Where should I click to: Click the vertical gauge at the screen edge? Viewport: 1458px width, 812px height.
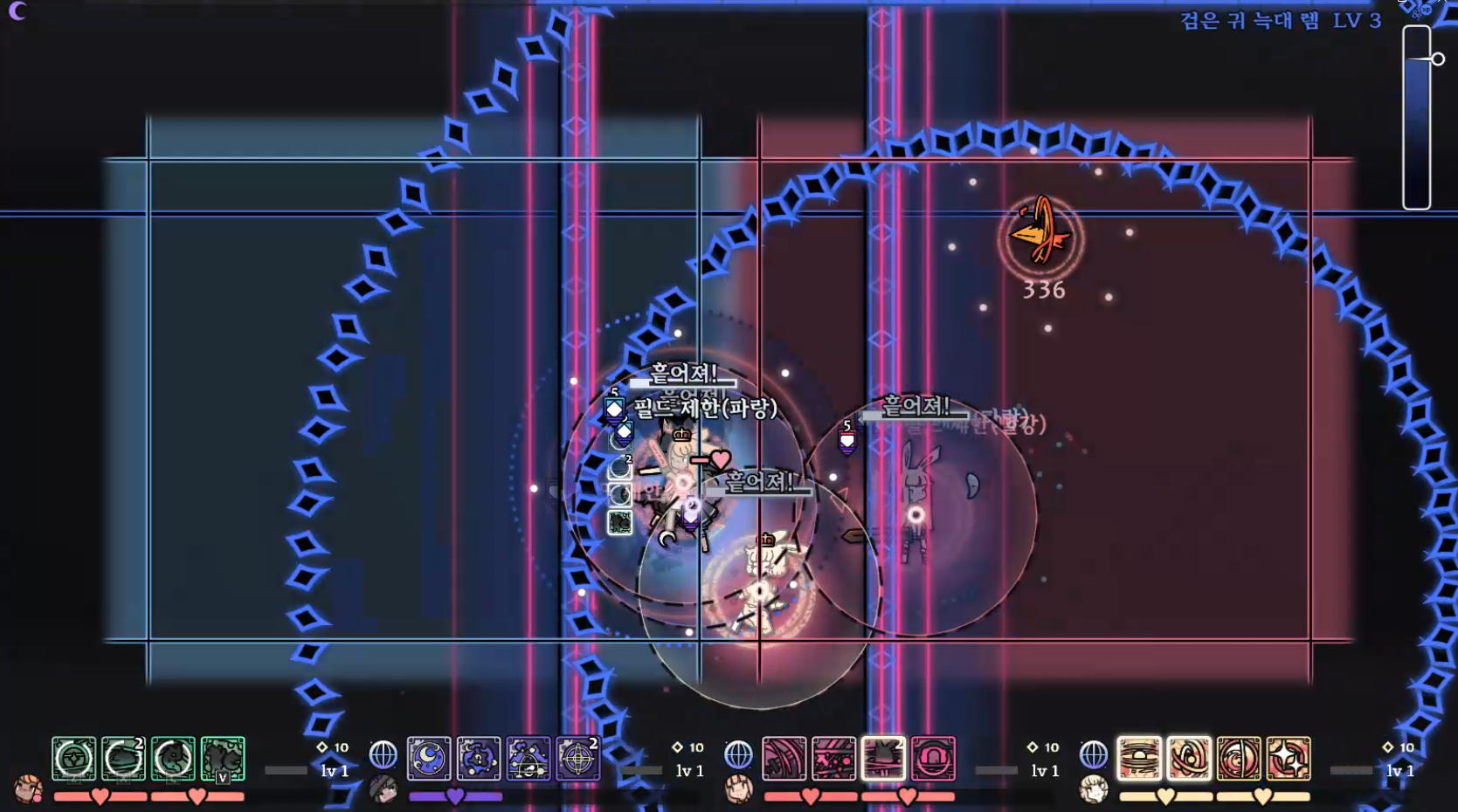coord(1416,118)
